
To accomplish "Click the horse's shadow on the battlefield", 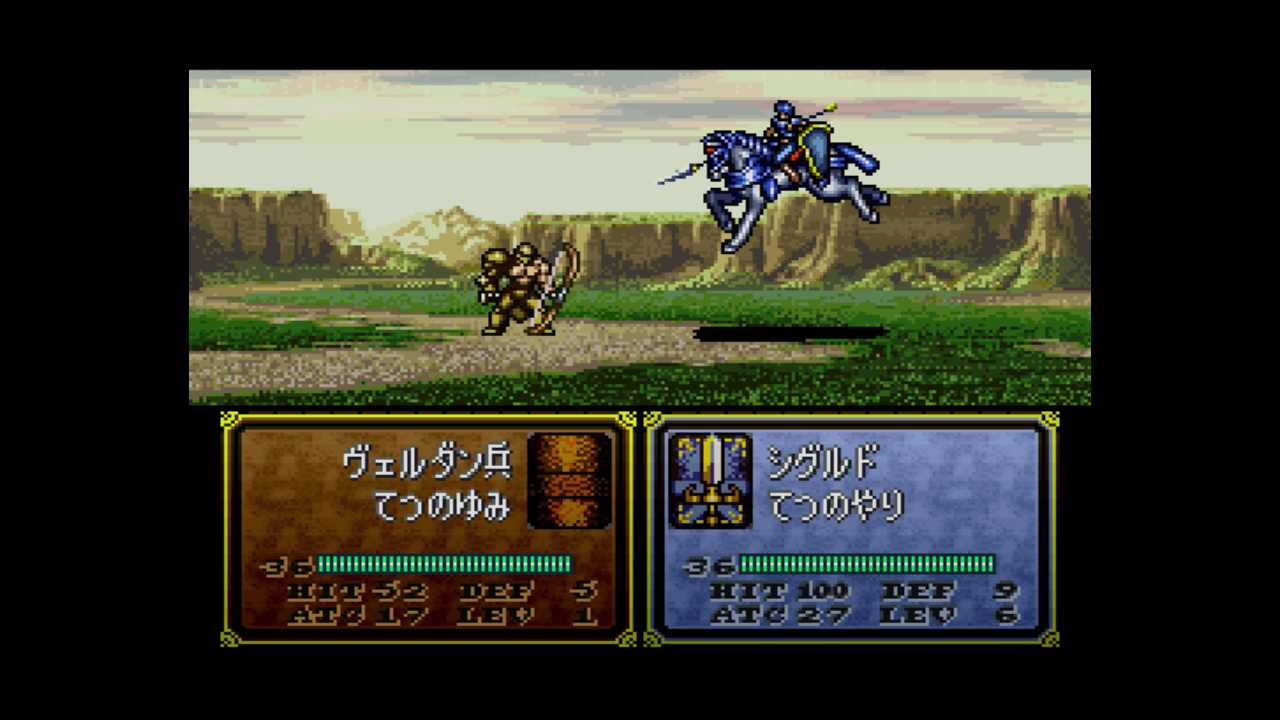I will click(795, 330).
